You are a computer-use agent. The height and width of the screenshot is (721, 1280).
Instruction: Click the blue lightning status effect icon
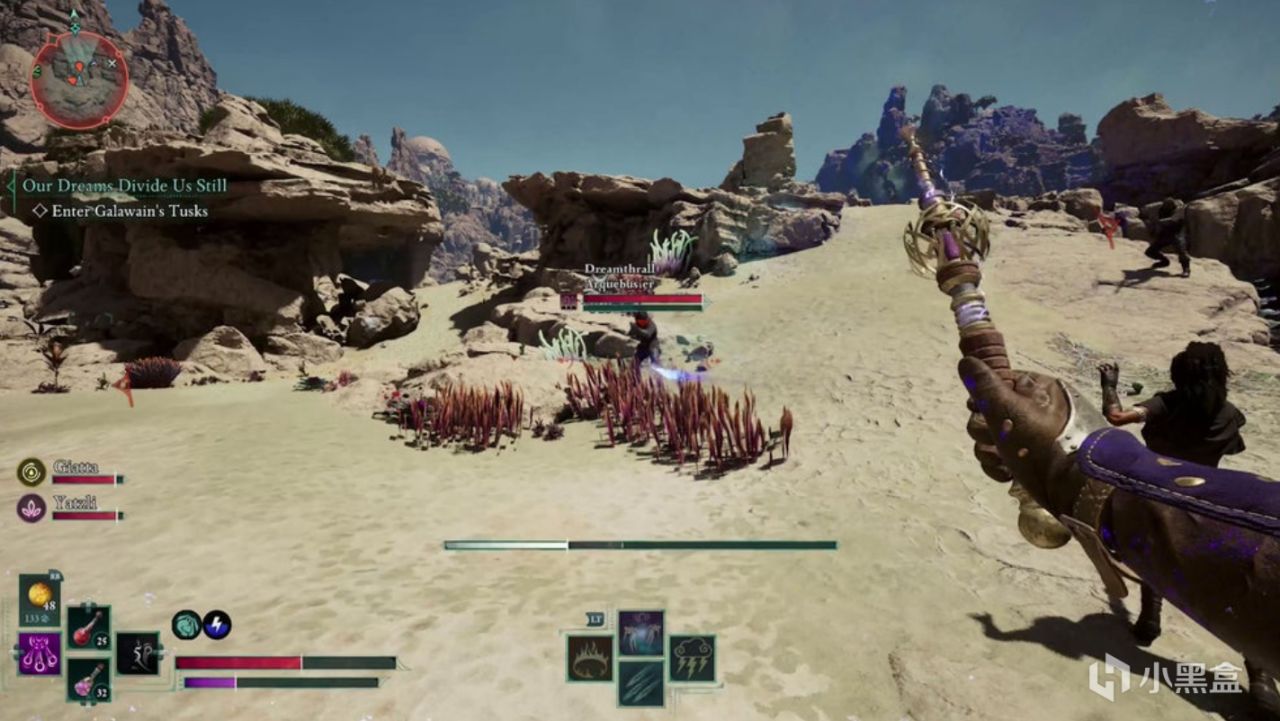218,624
